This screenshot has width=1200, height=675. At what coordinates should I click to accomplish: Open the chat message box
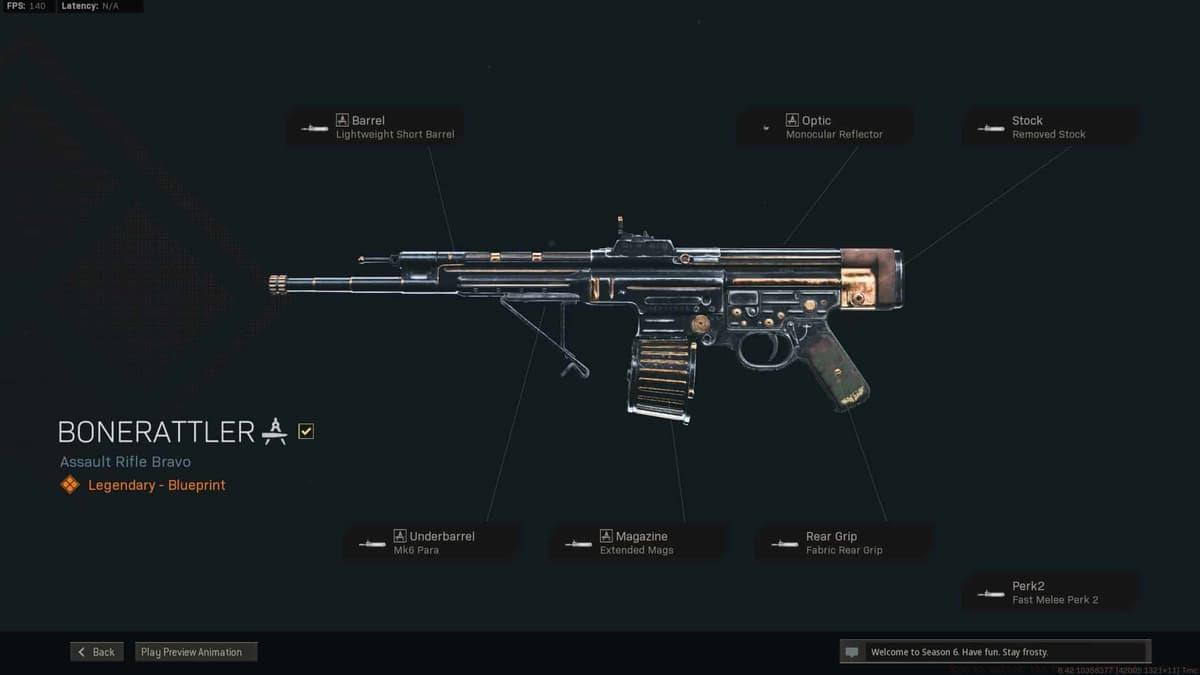pos(995,652)
